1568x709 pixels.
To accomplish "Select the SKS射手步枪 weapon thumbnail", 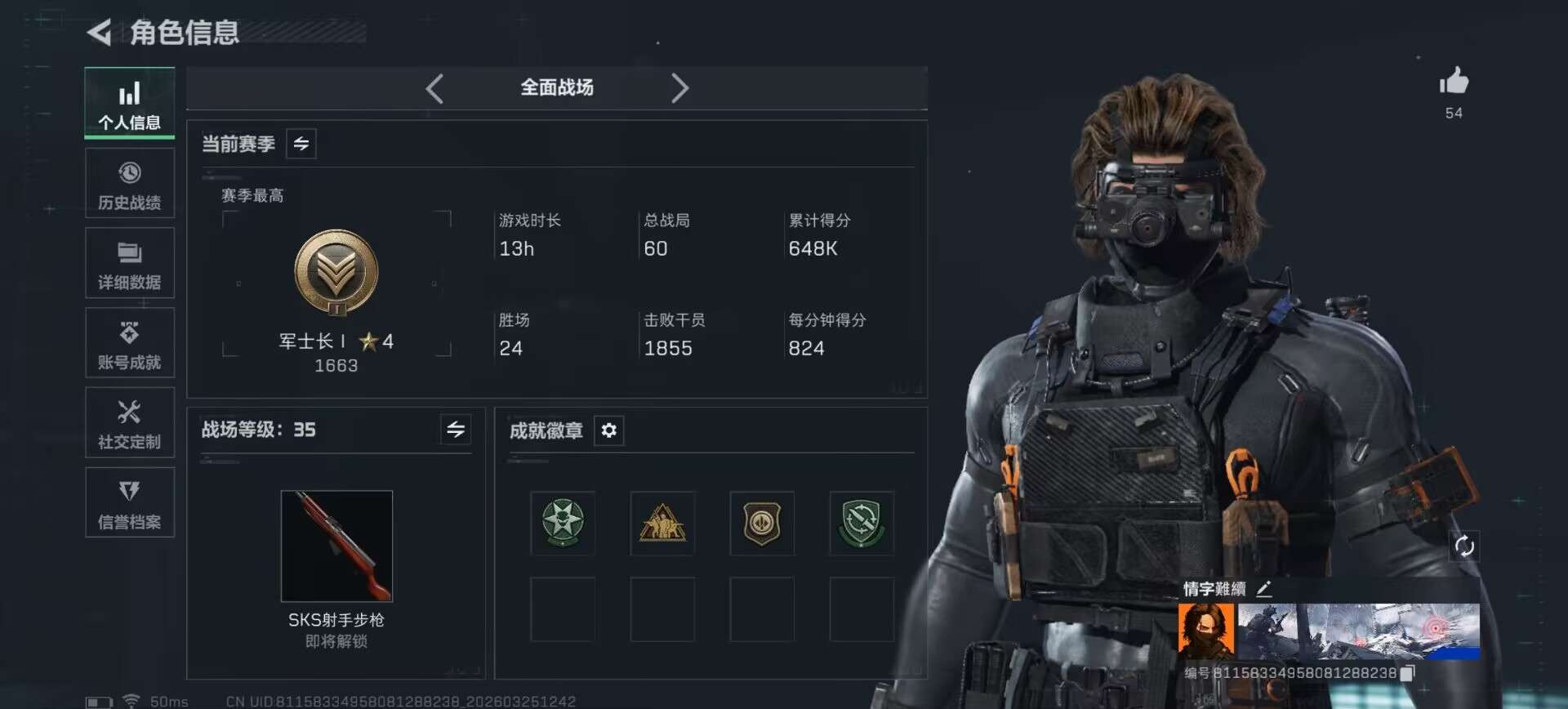I will (x=336, y=546).
